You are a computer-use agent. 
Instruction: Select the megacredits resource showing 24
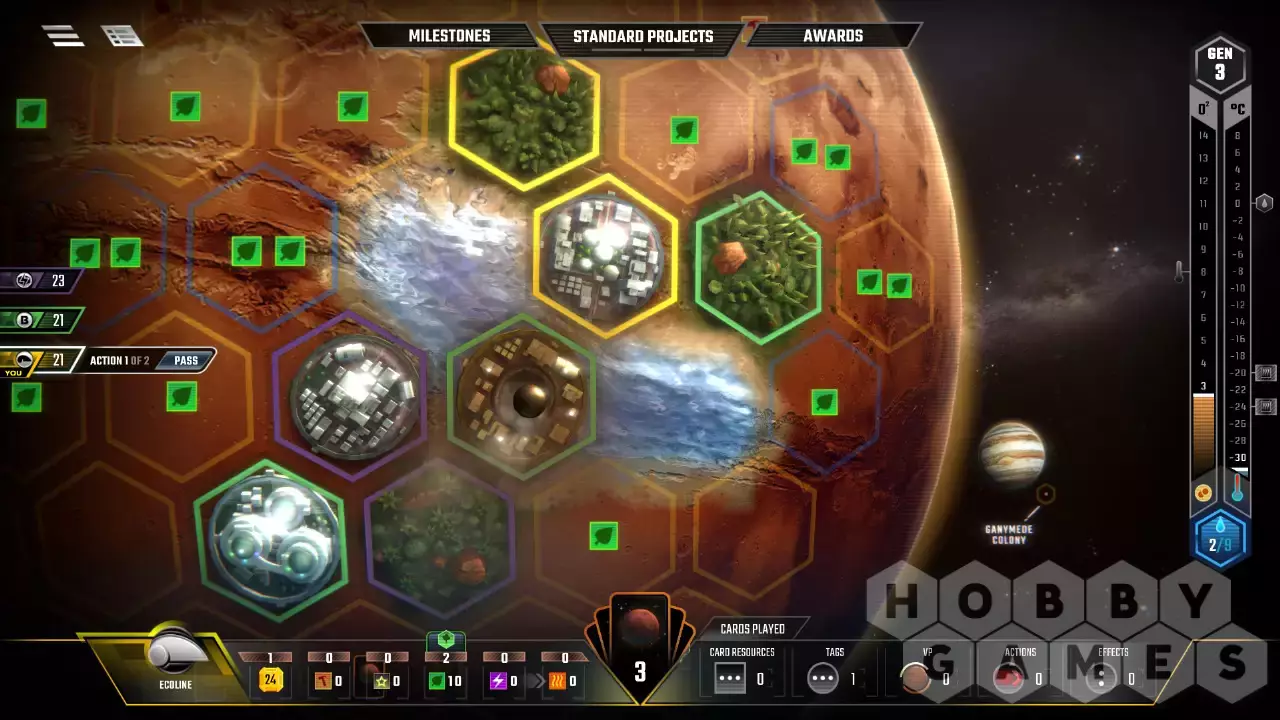point(271,681)
